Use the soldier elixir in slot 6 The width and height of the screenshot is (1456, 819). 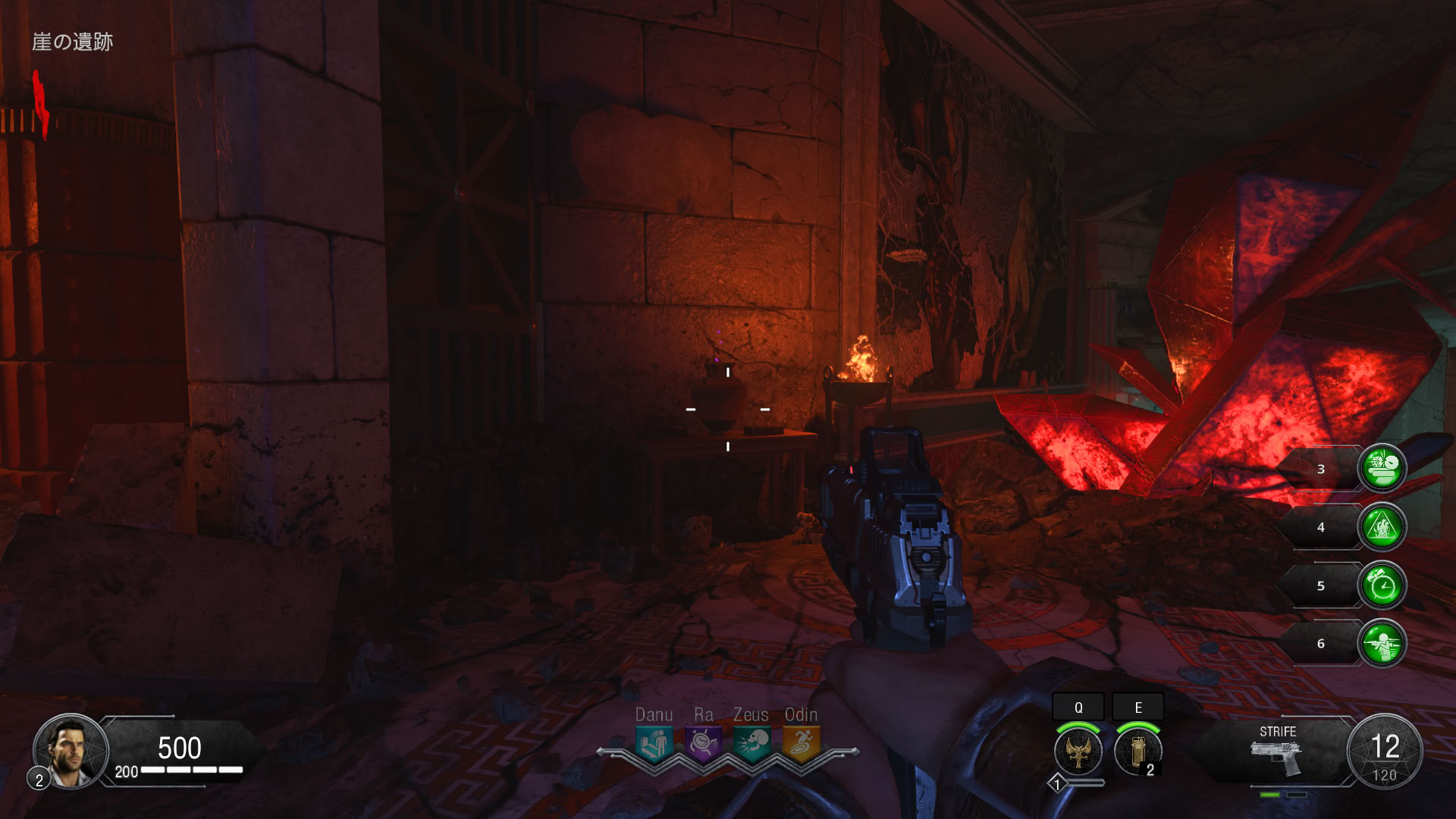[1382, 644]
